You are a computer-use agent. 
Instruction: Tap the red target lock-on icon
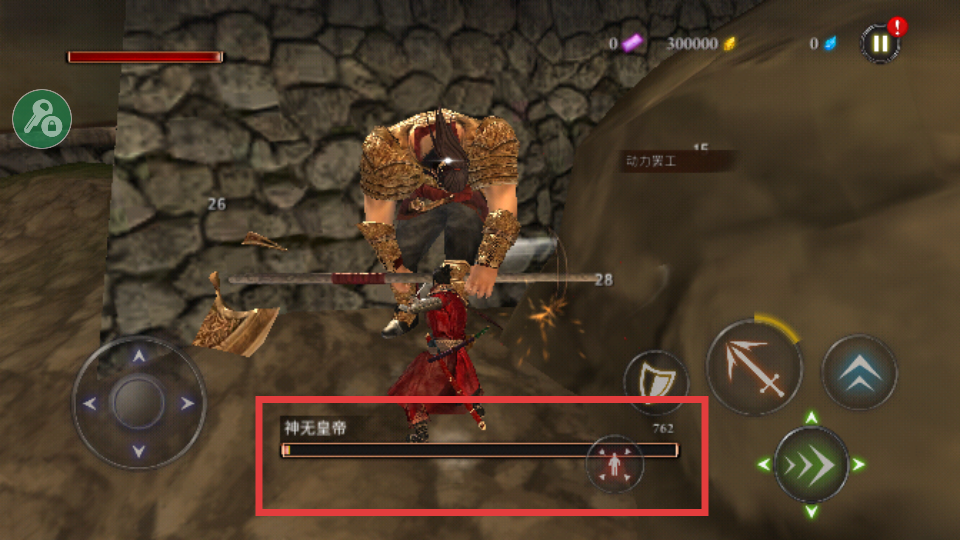pyautogui.click(x=615, y=465)
